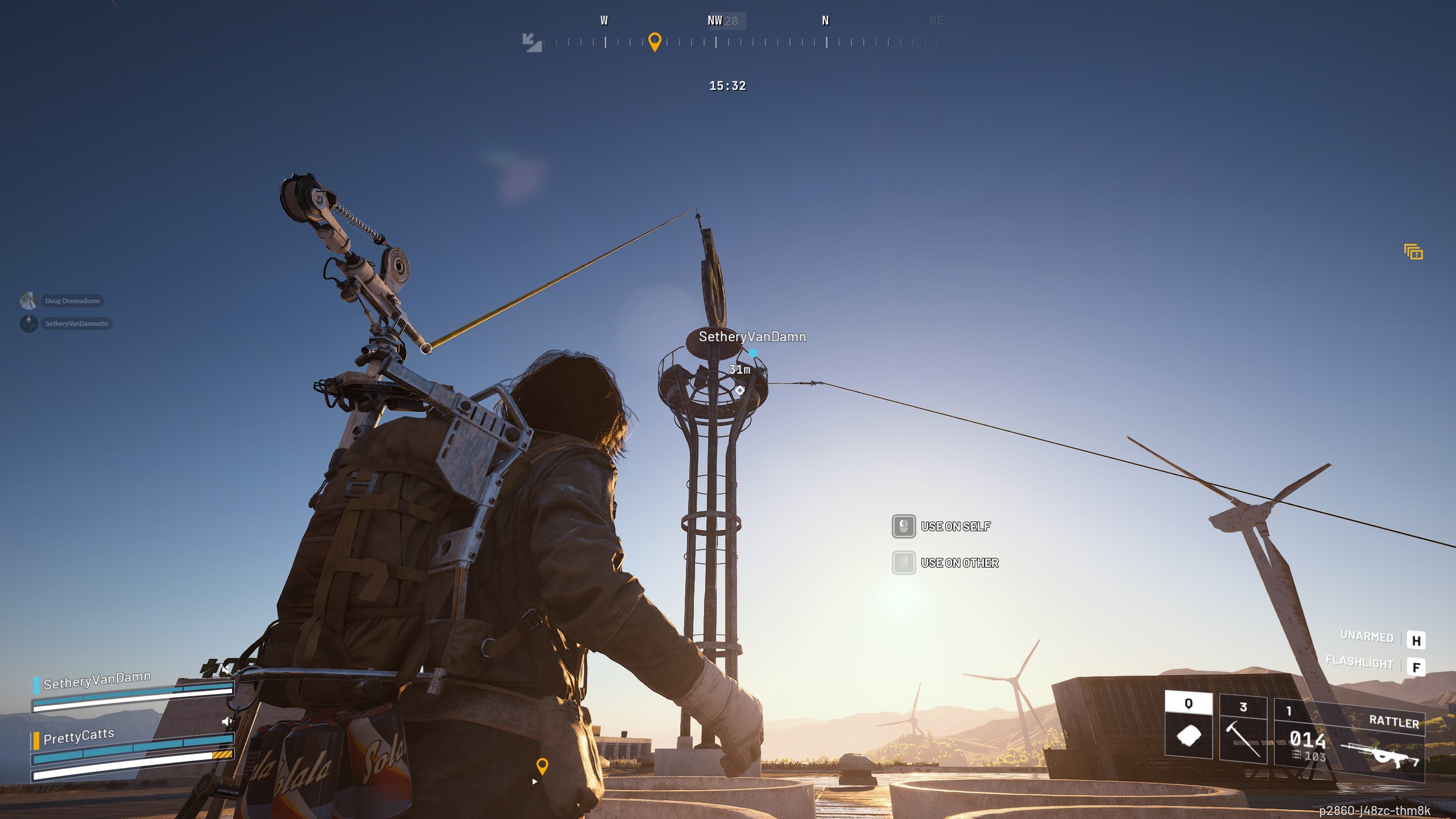
Task: Click the SetheryVanDamn teammate marker
Action: (752, 337)
